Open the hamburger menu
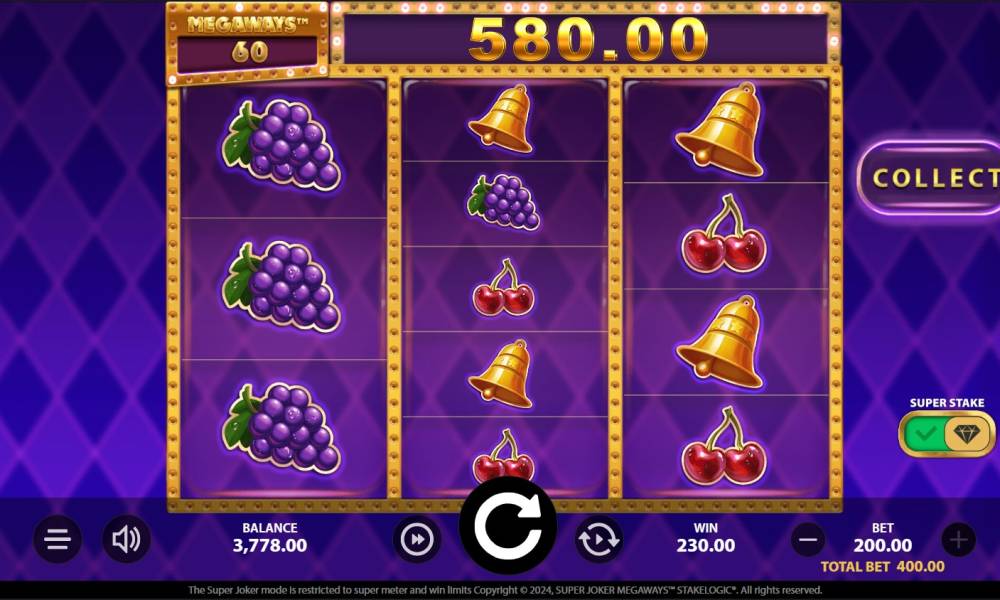This screenshot has width=1000, height=600. (57, 540)
